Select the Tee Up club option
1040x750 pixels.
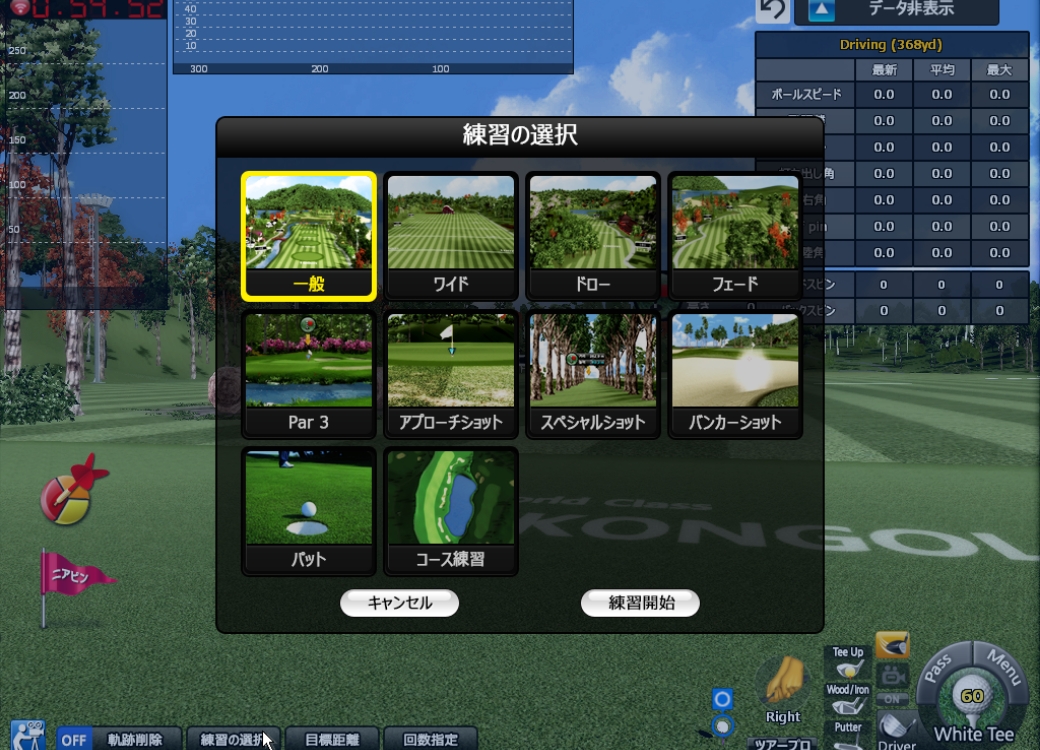(848, 662)
